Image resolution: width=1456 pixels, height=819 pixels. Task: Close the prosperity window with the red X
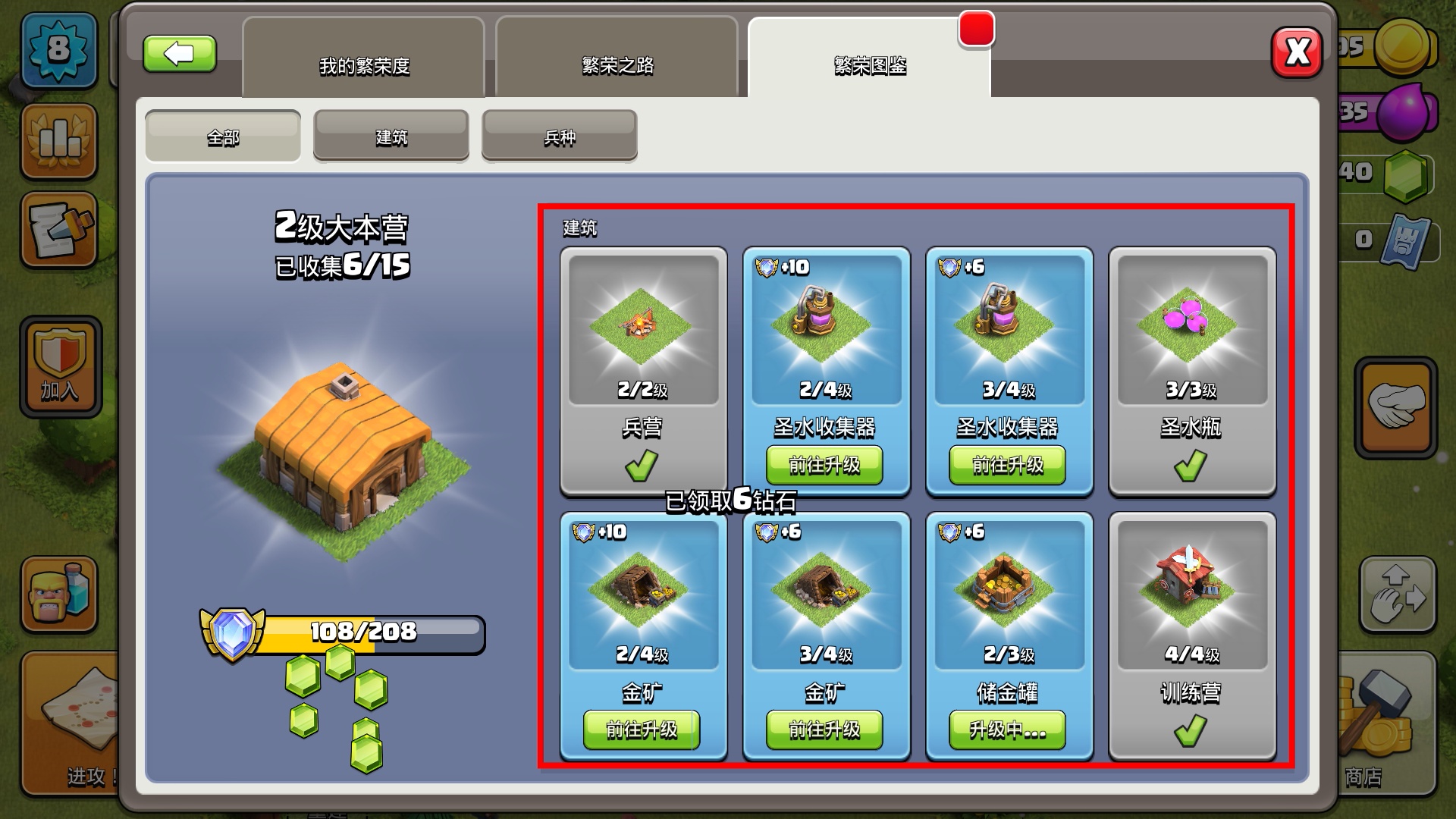(1297, 52)
